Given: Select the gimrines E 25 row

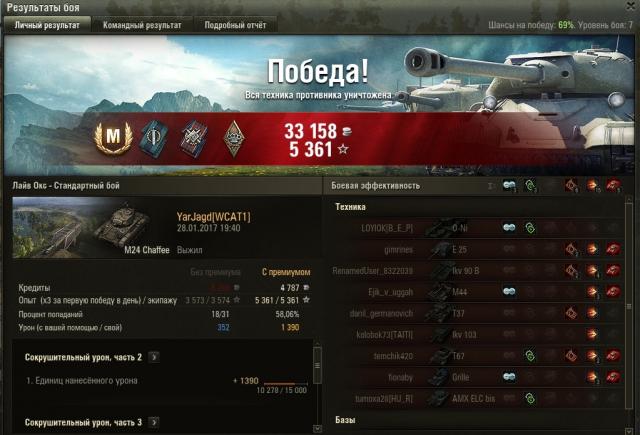Looking at the screenshot, I should [480, 249].
